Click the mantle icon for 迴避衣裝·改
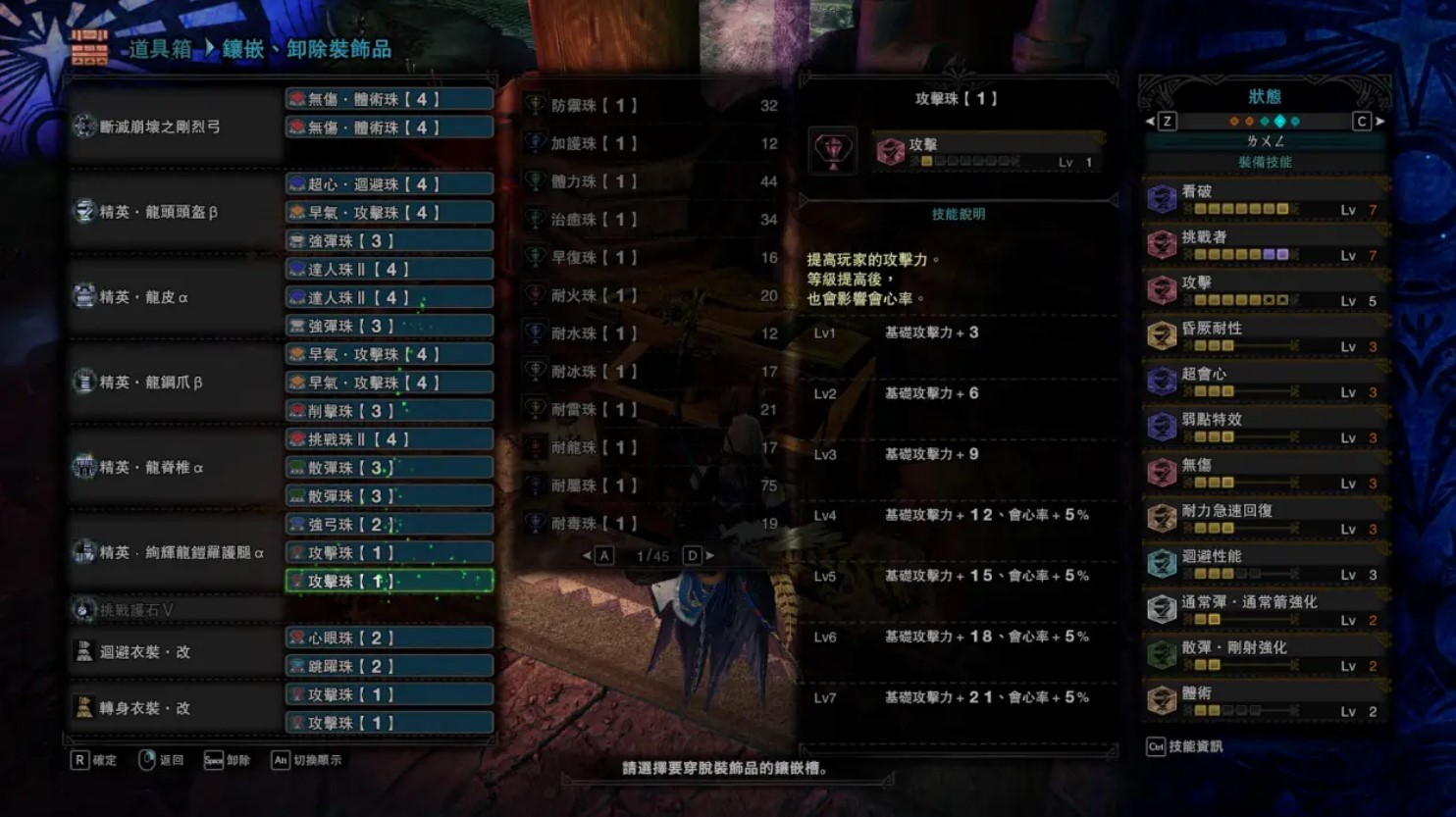This screenshot has width=1456, height=817. pyautogui.click(x=83, y=651)
